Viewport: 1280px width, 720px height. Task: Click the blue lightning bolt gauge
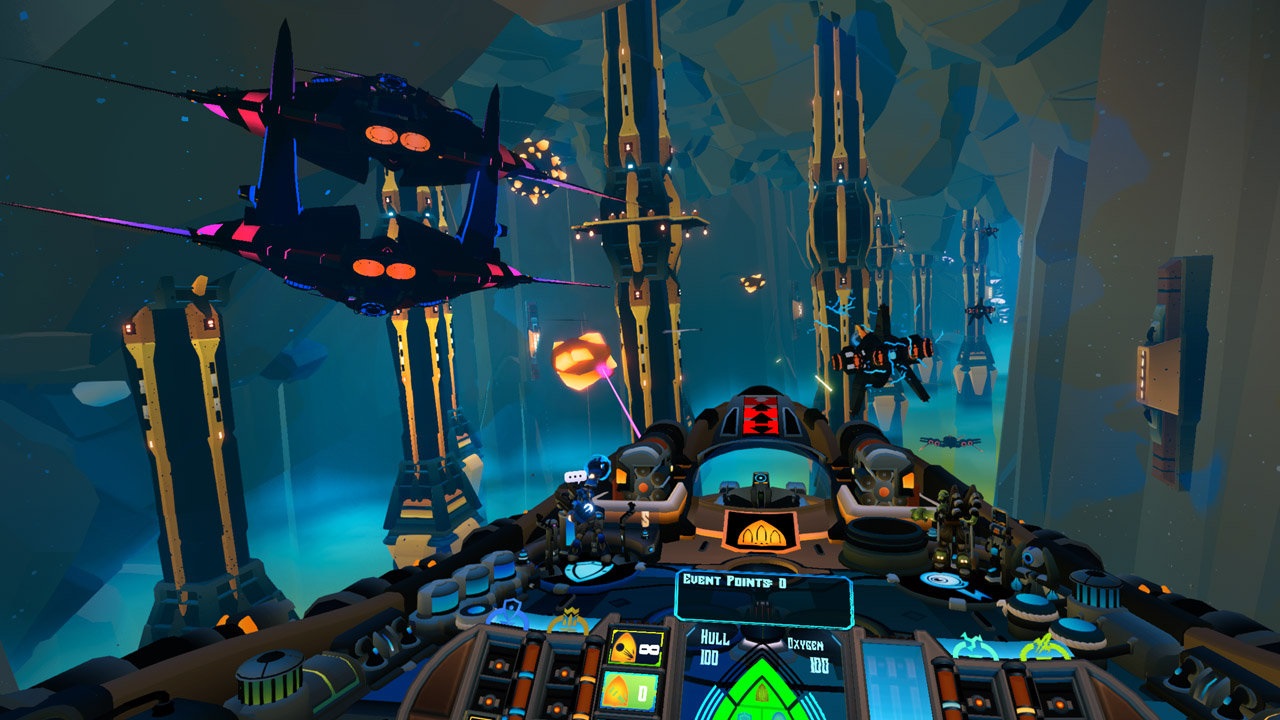click(974, 645)
